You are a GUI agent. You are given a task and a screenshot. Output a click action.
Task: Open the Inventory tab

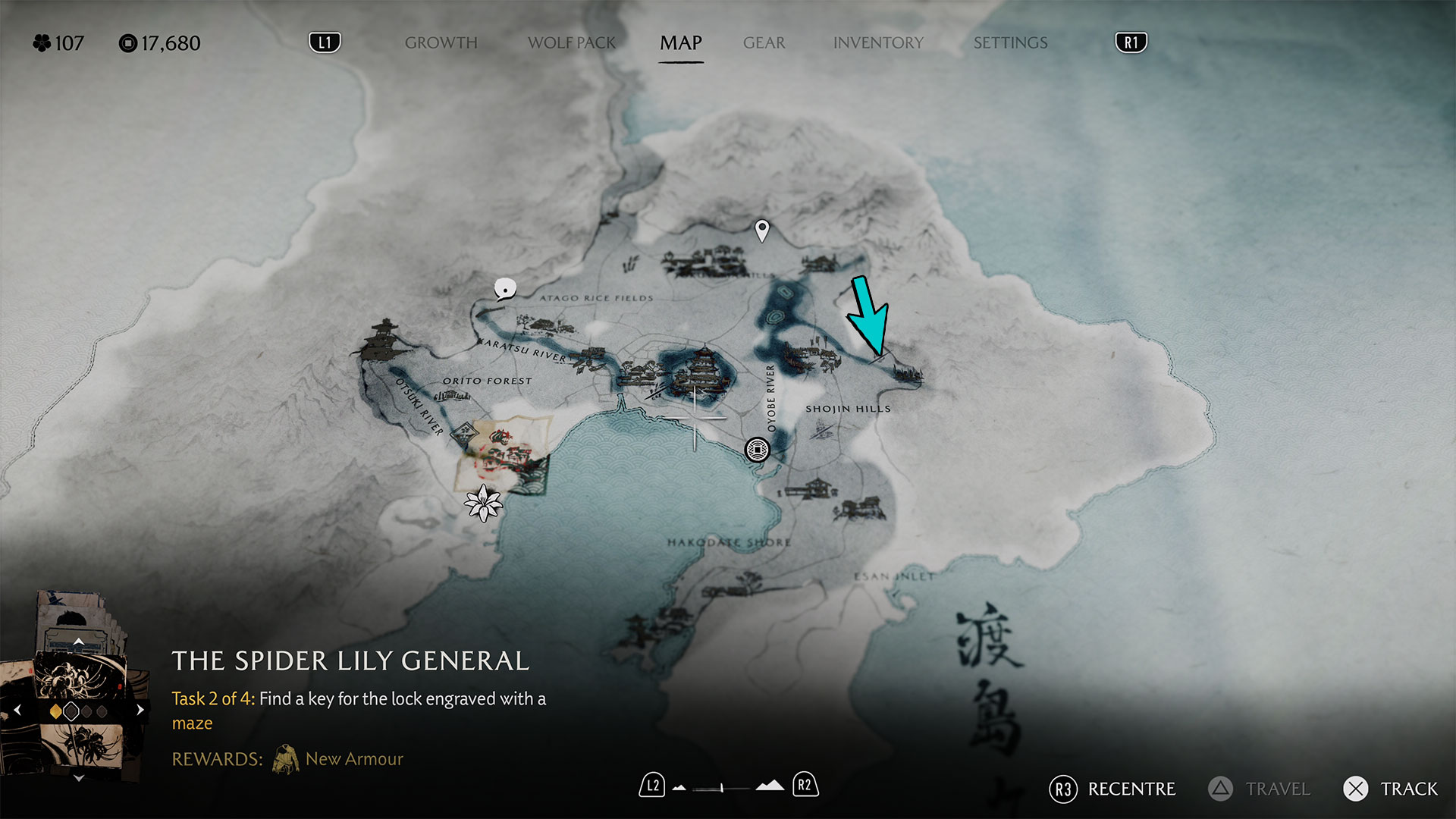tap(878, 43)
